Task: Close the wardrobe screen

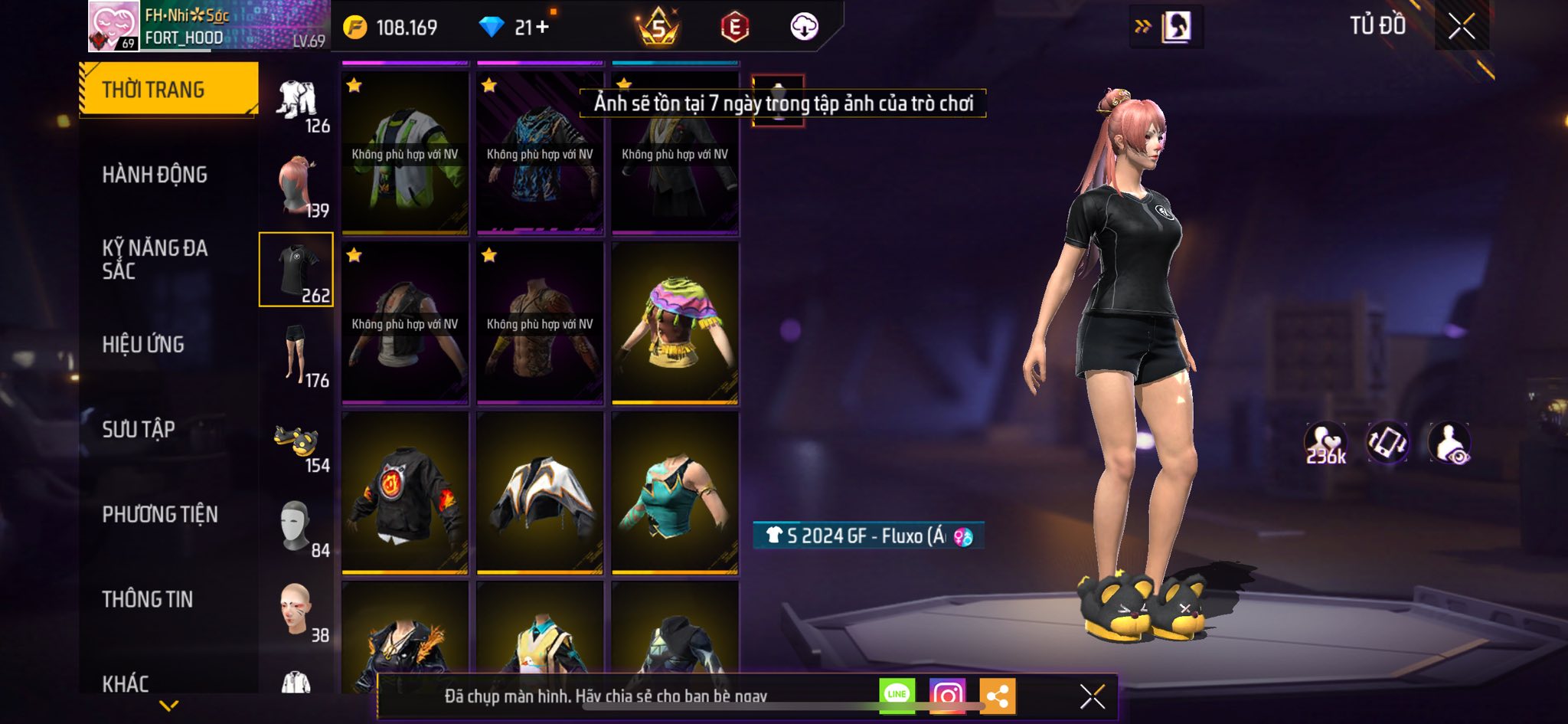Action: point(1461,27)
